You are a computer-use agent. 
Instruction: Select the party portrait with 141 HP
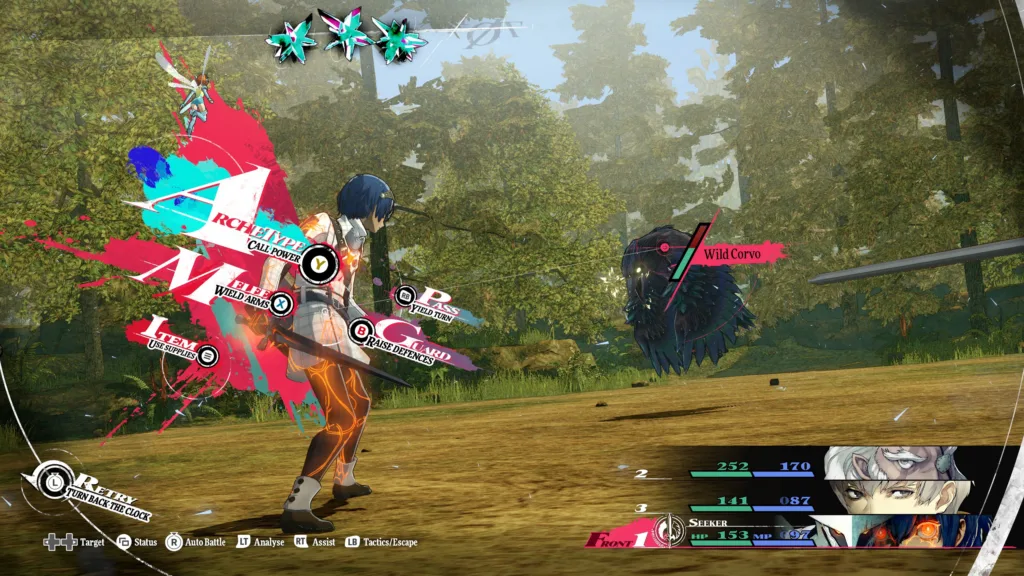pos(895,495)
